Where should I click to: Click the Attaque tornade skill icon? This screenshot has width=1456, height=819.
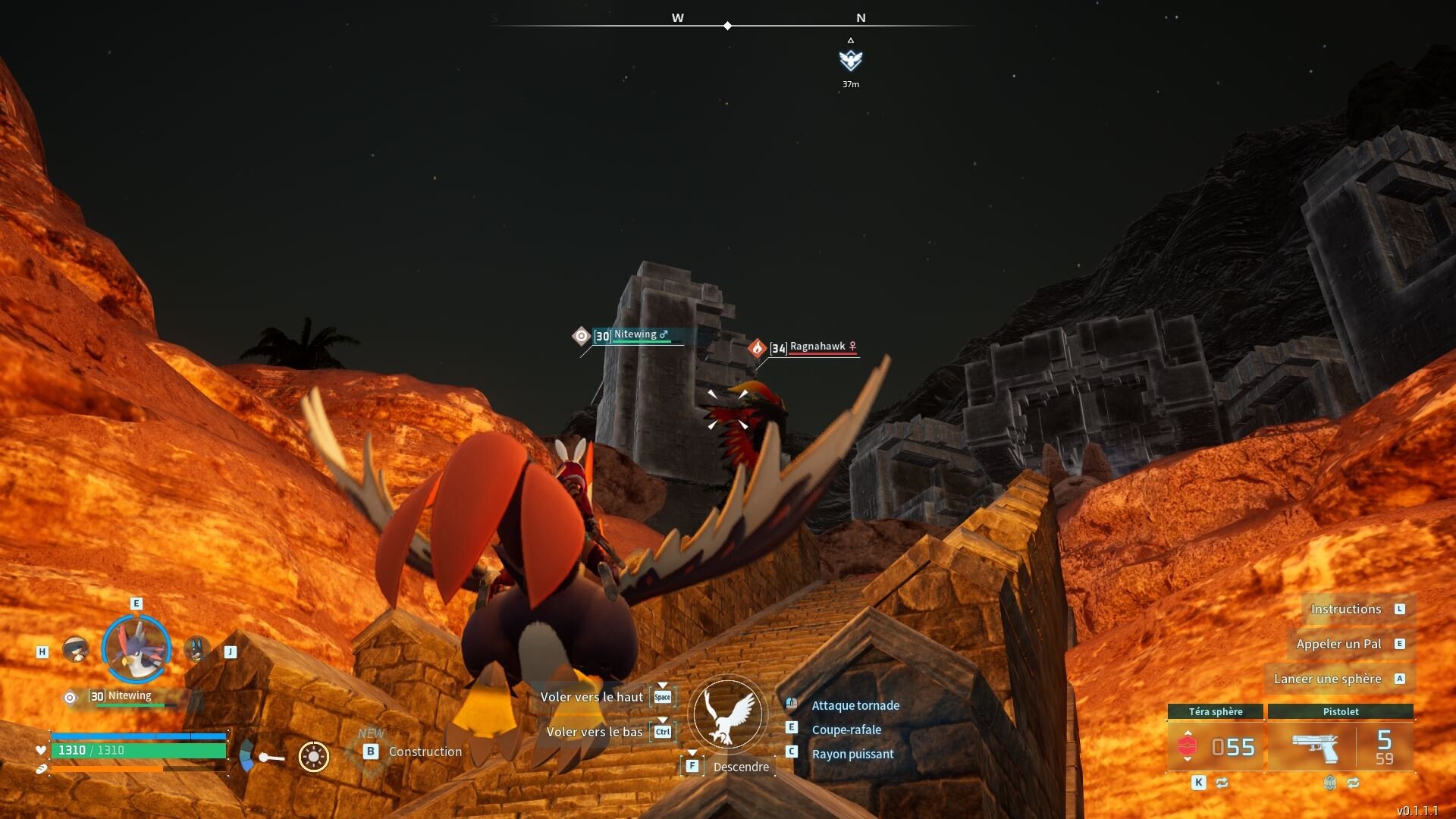(x=792, y=703)
